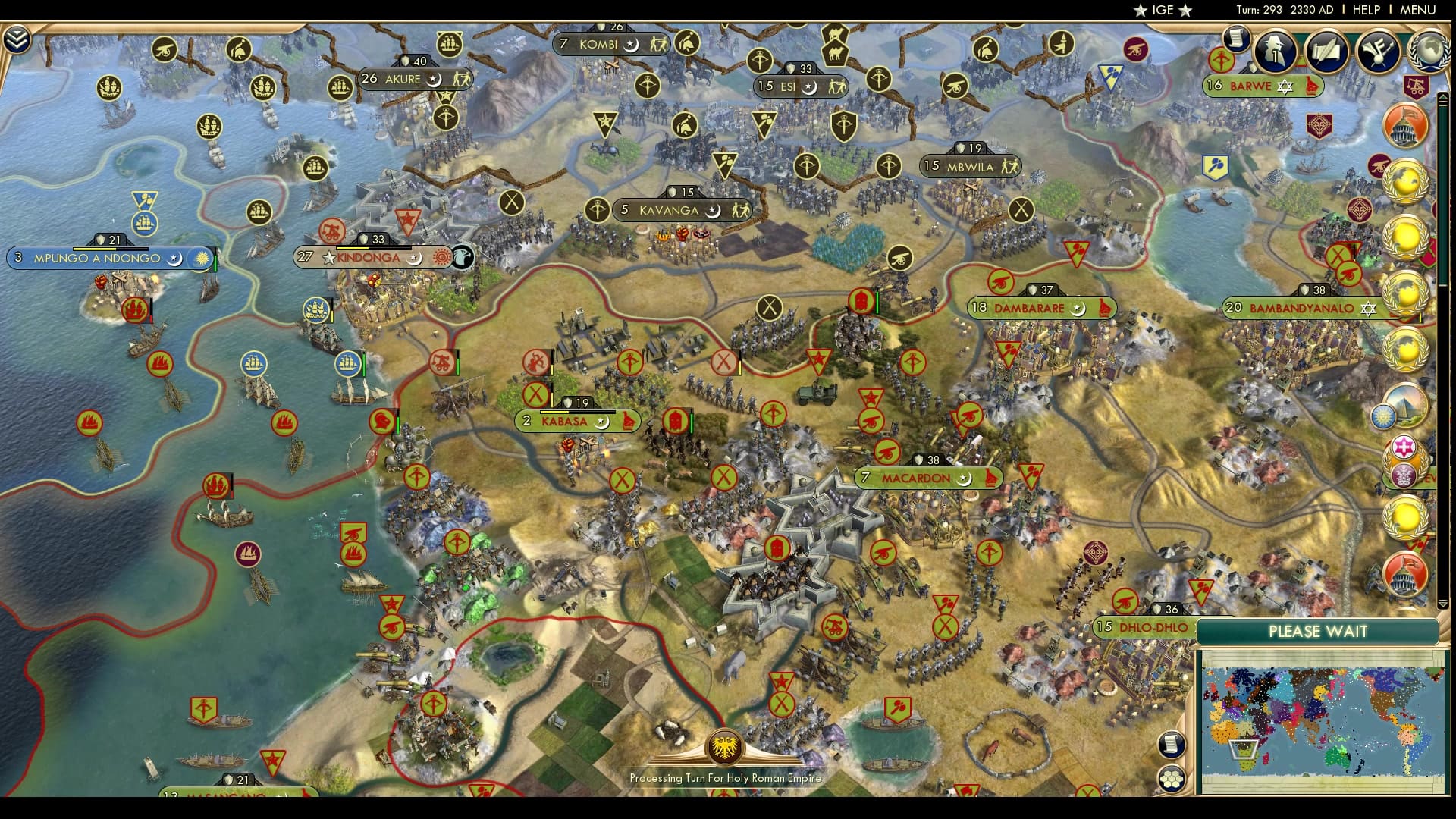Click the notification log scroll icon top right
The width and height of the screenshot is (1456, 819).
[1236, 39]
